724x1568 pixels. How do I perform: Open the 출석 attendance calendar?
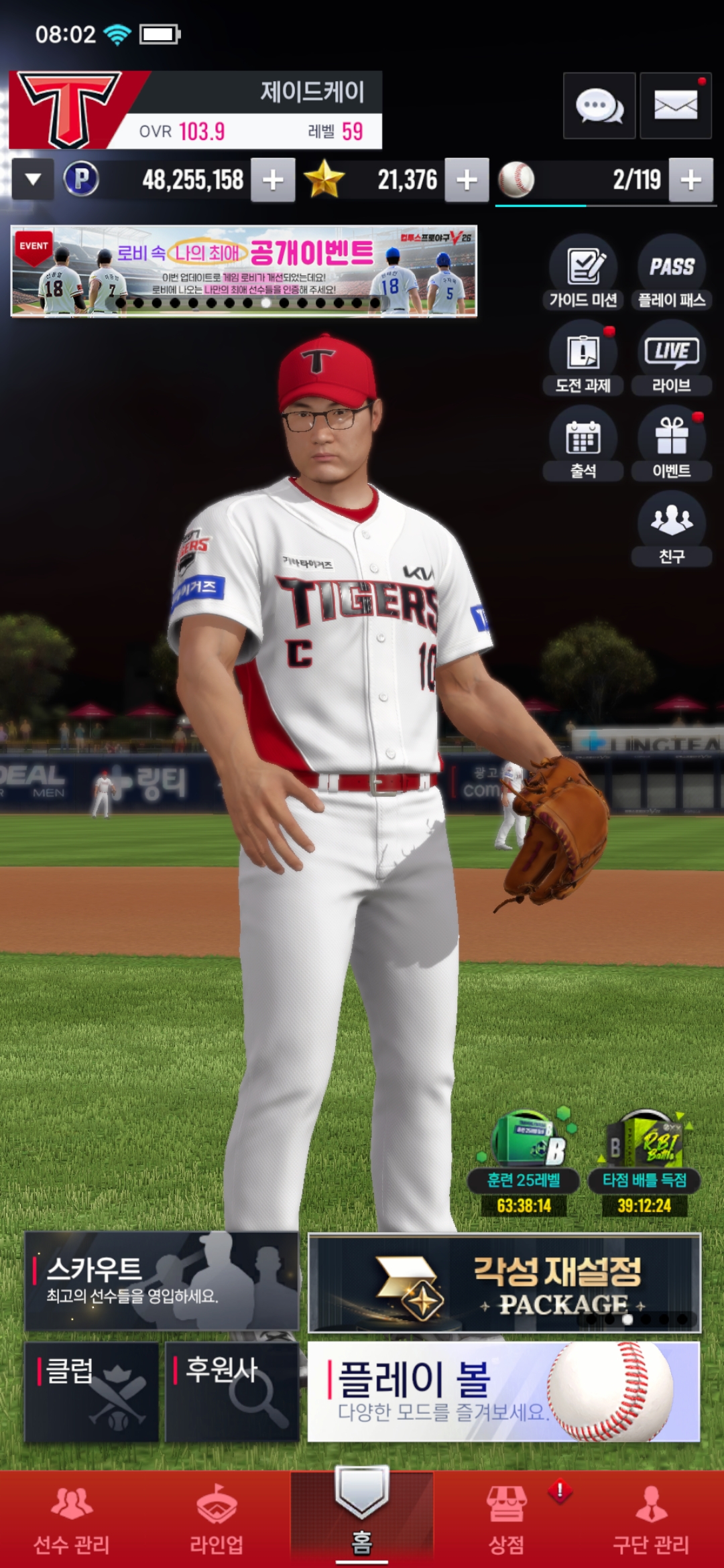(x=583, y=443)
